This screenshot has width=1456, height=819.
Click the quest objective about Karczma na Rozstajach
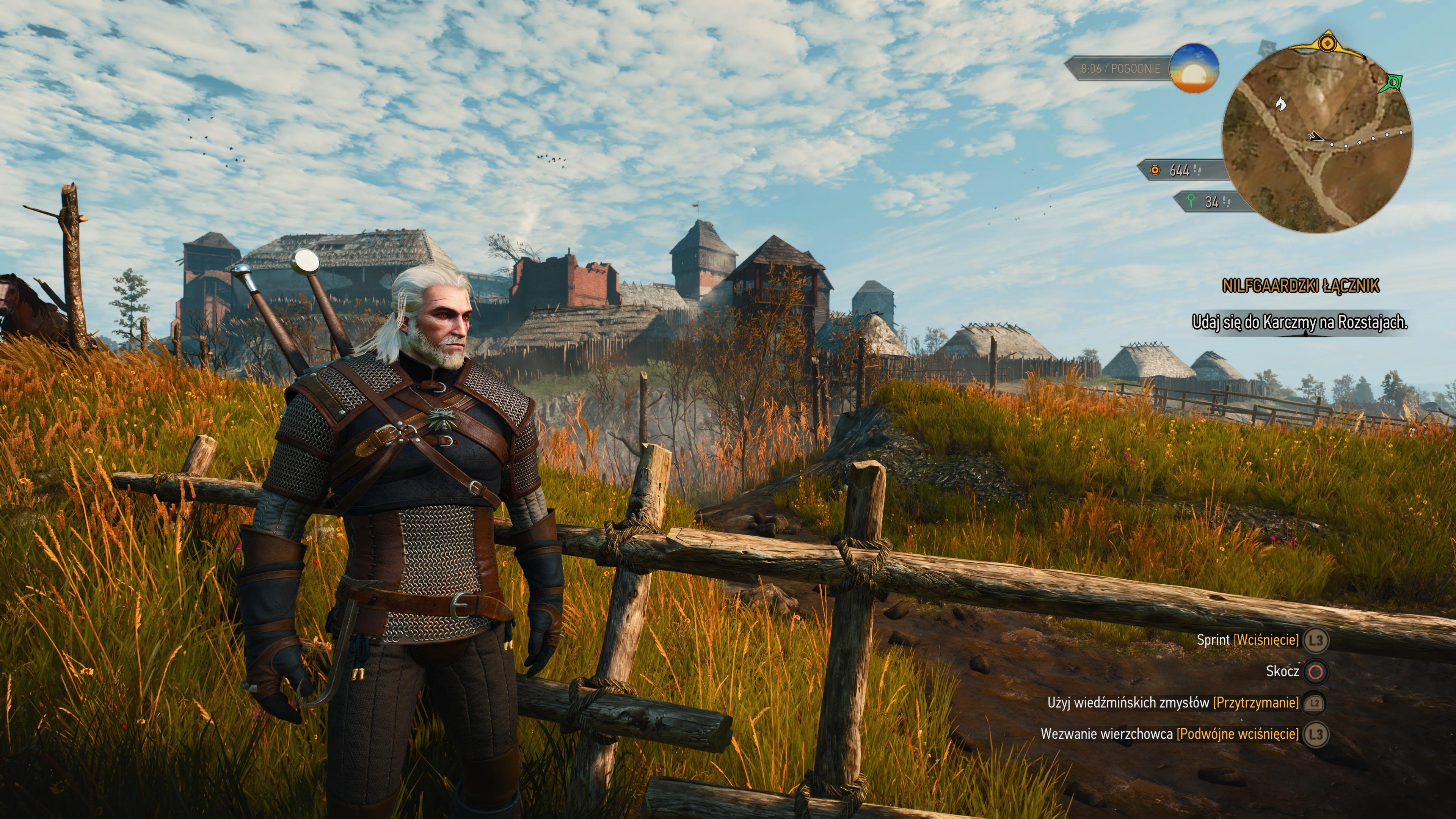pos(1299,322)
